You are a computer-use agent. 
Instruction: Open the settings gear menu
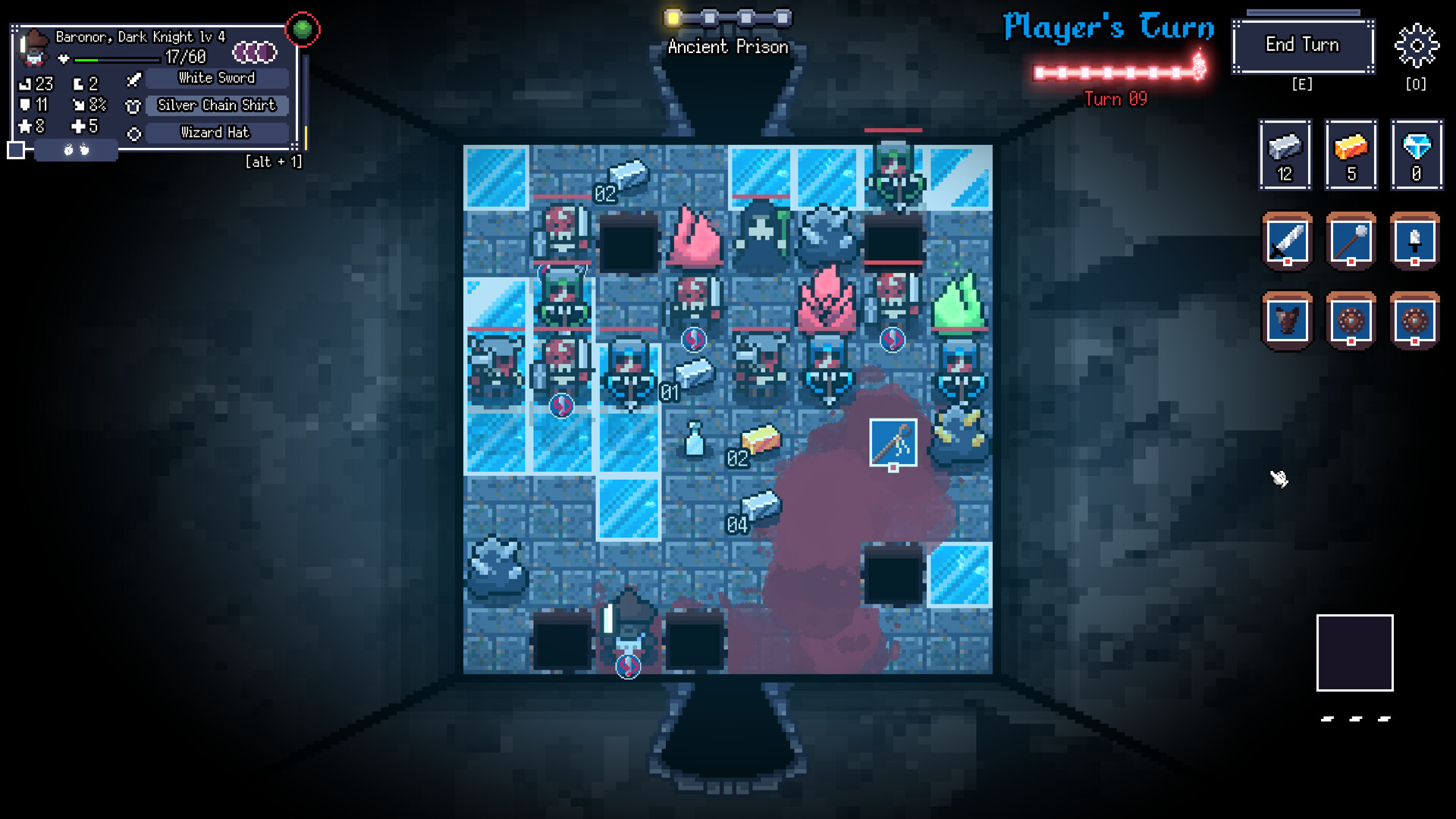(x=1417, y=45)
